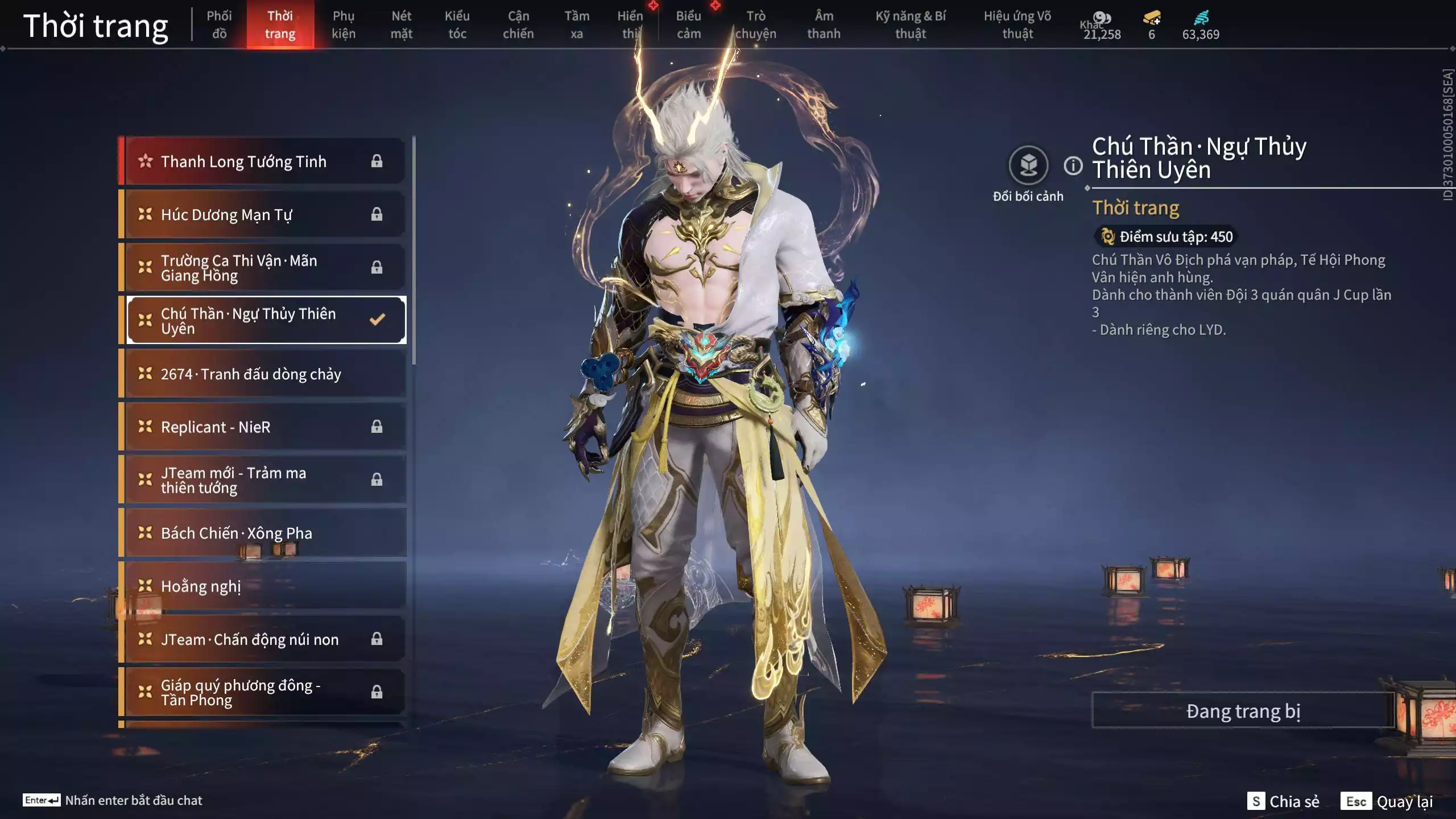Open the "Kiểu tóc" tab
The height and width of the screenshot is (819, 1456).
point(458,25)
